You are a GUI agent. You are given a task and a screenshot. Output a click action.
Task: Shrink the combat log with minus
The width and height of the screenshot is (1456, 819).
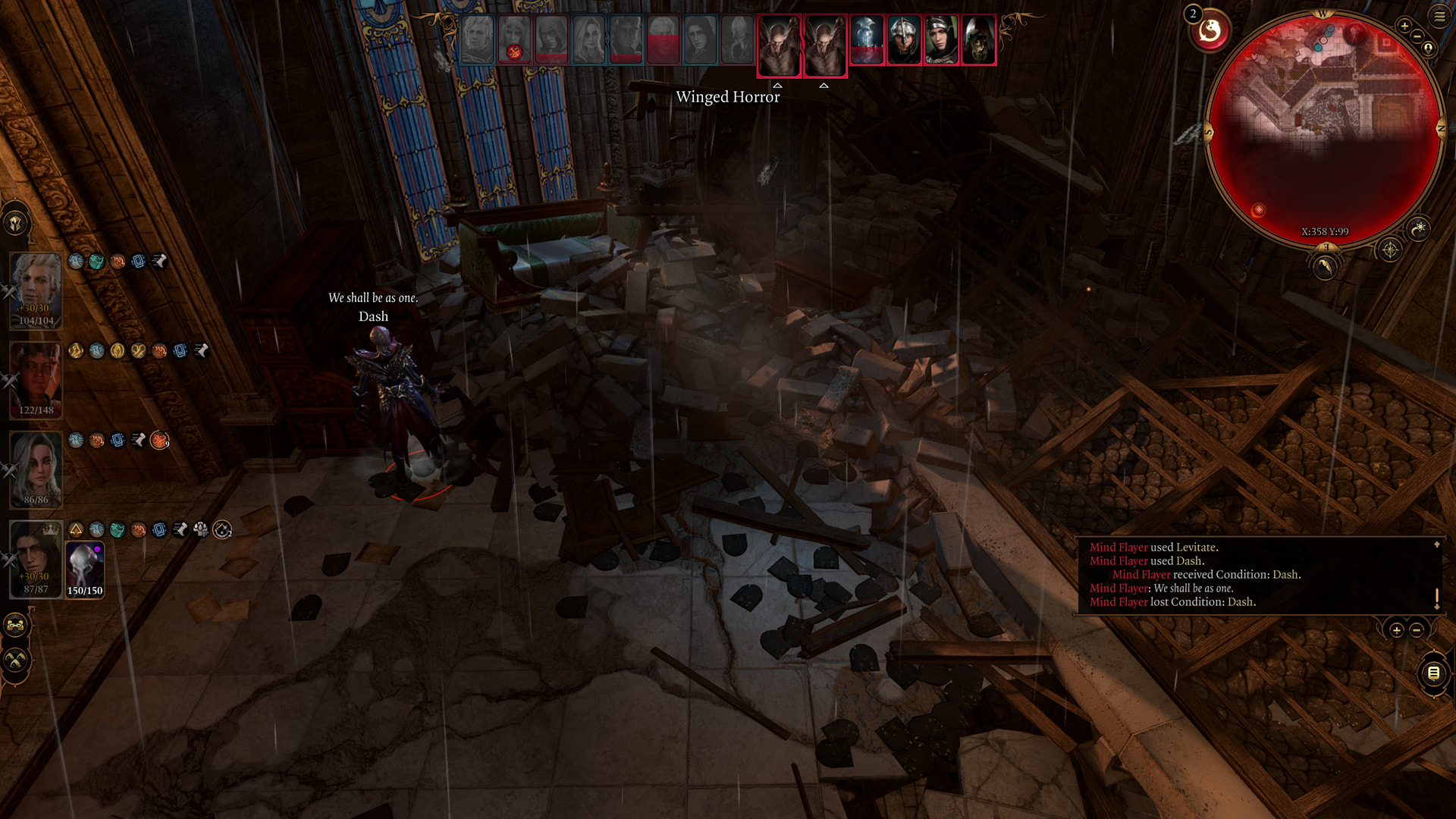[1416, 630]
